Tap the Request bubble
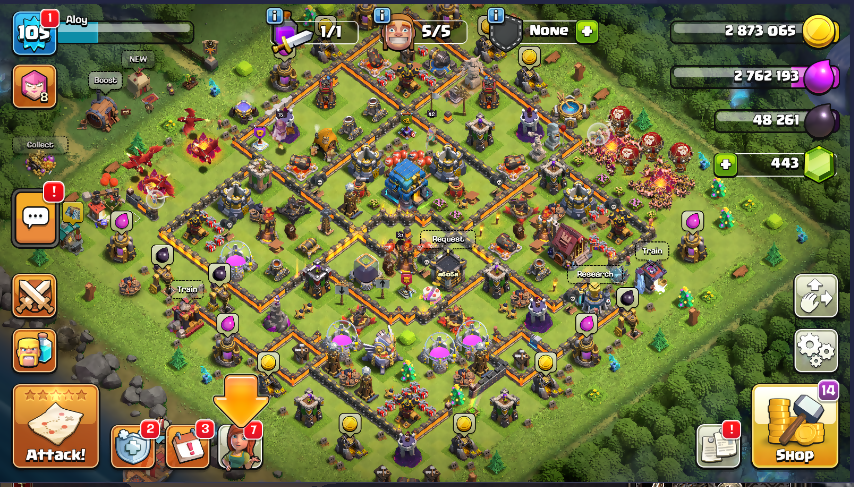The image size is (854, 487). [446, 239]
